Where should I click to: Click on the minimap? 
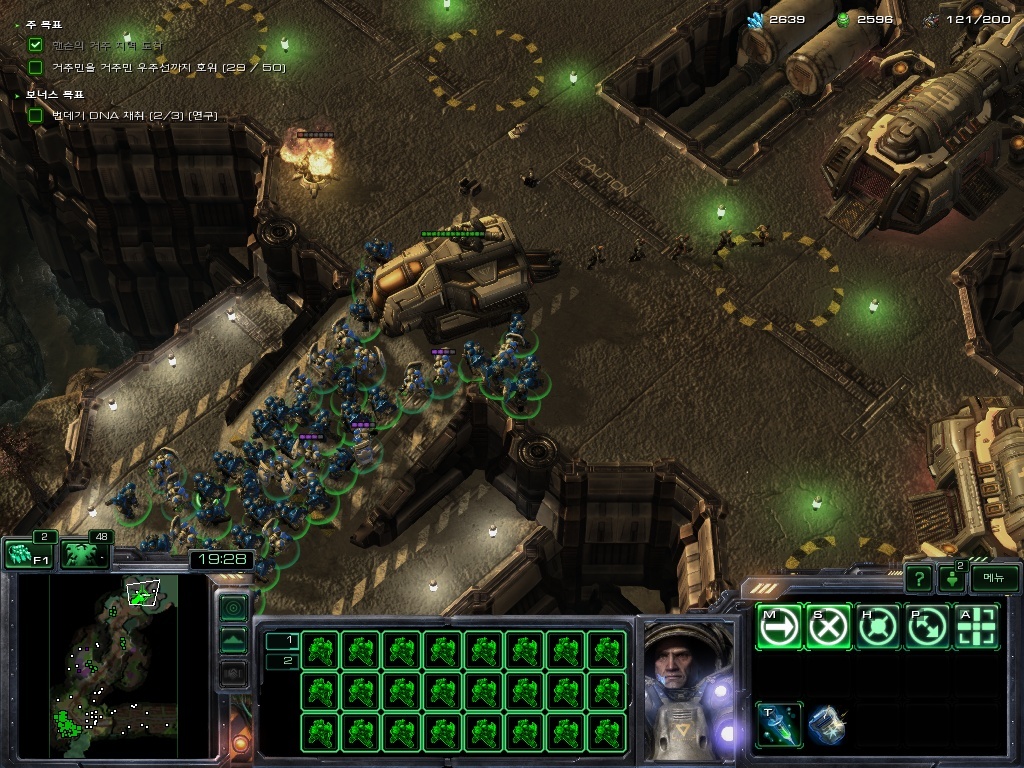pos(113,665)
